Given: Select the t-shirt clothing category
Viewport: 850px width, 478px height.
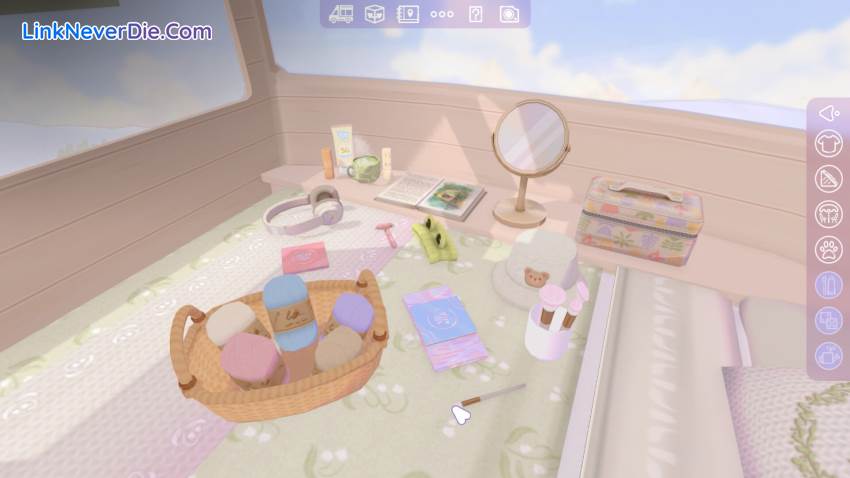Looking at the screenshot, I should click(x=828, y=145).
